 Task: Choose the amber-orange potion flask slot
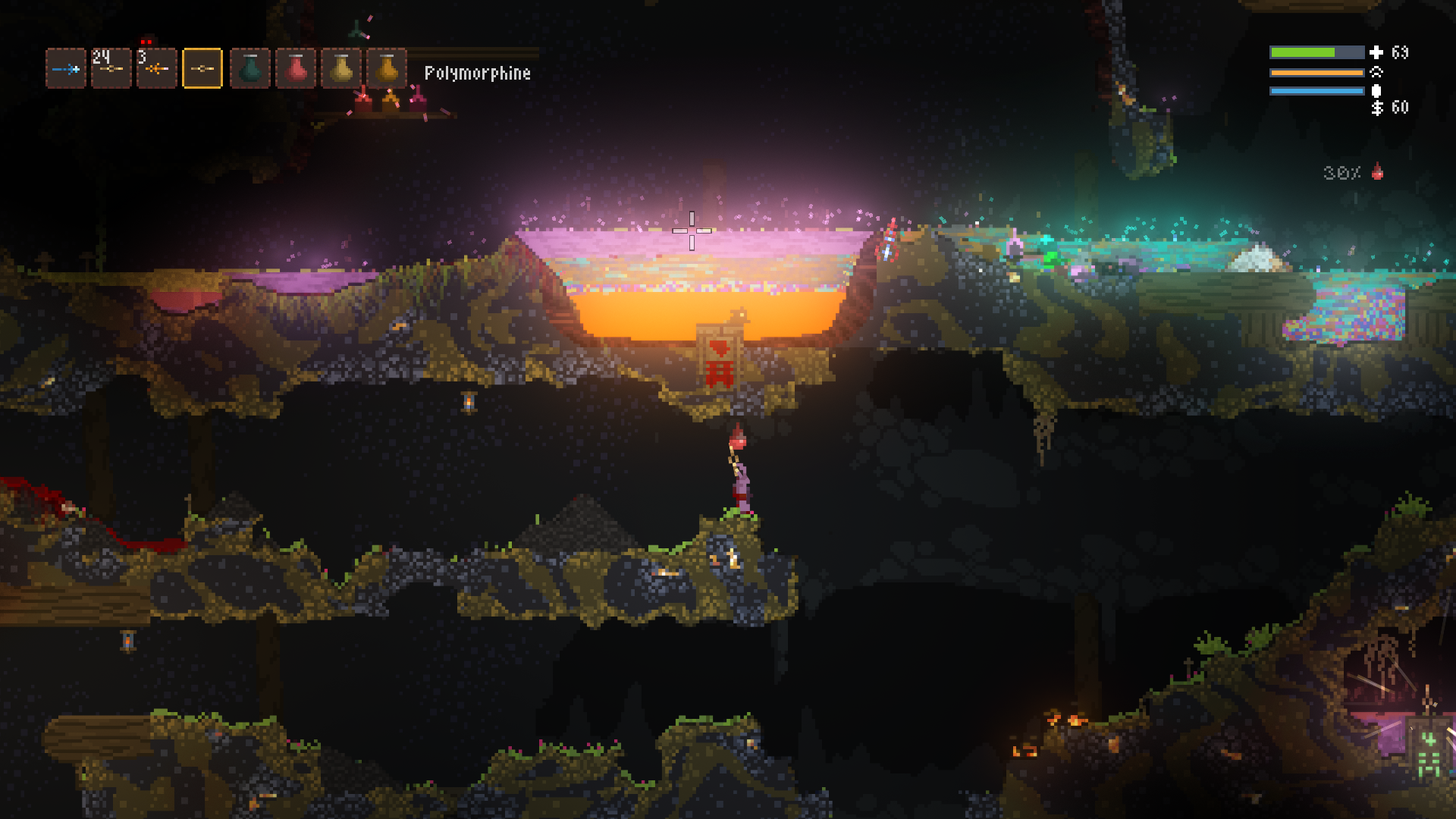click(x=387, y=69)
